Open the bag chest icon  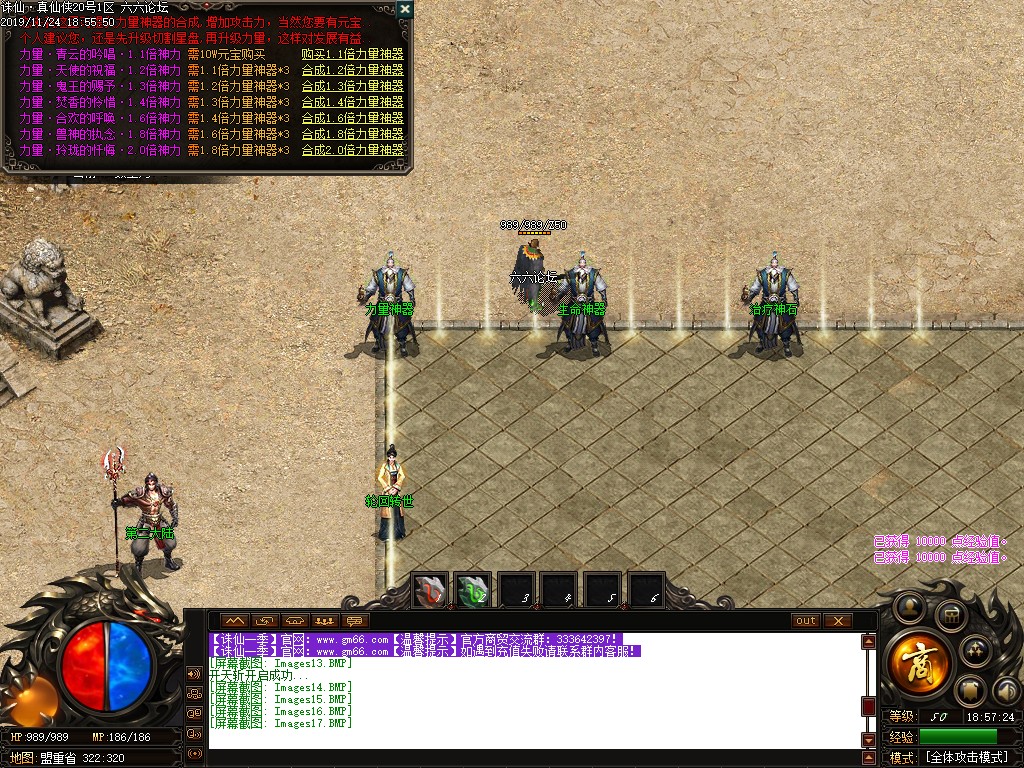point(949,615)
